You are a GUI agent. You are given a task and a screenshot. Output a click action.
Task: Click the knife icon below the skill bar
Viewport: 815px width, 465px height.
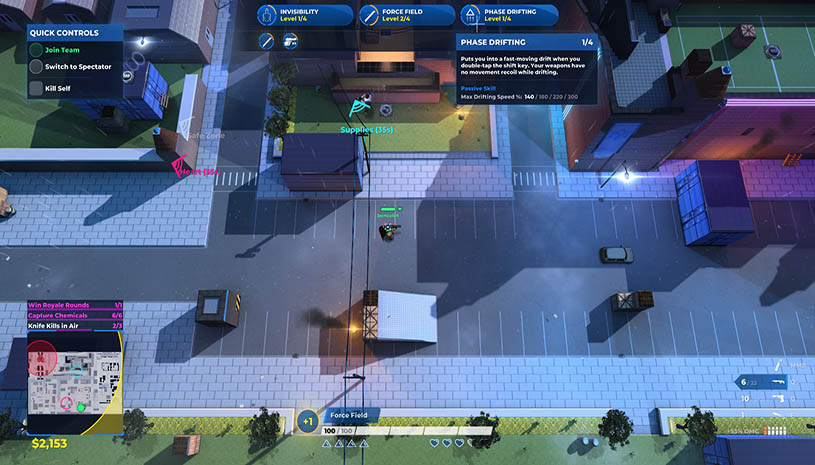point(267,41)
